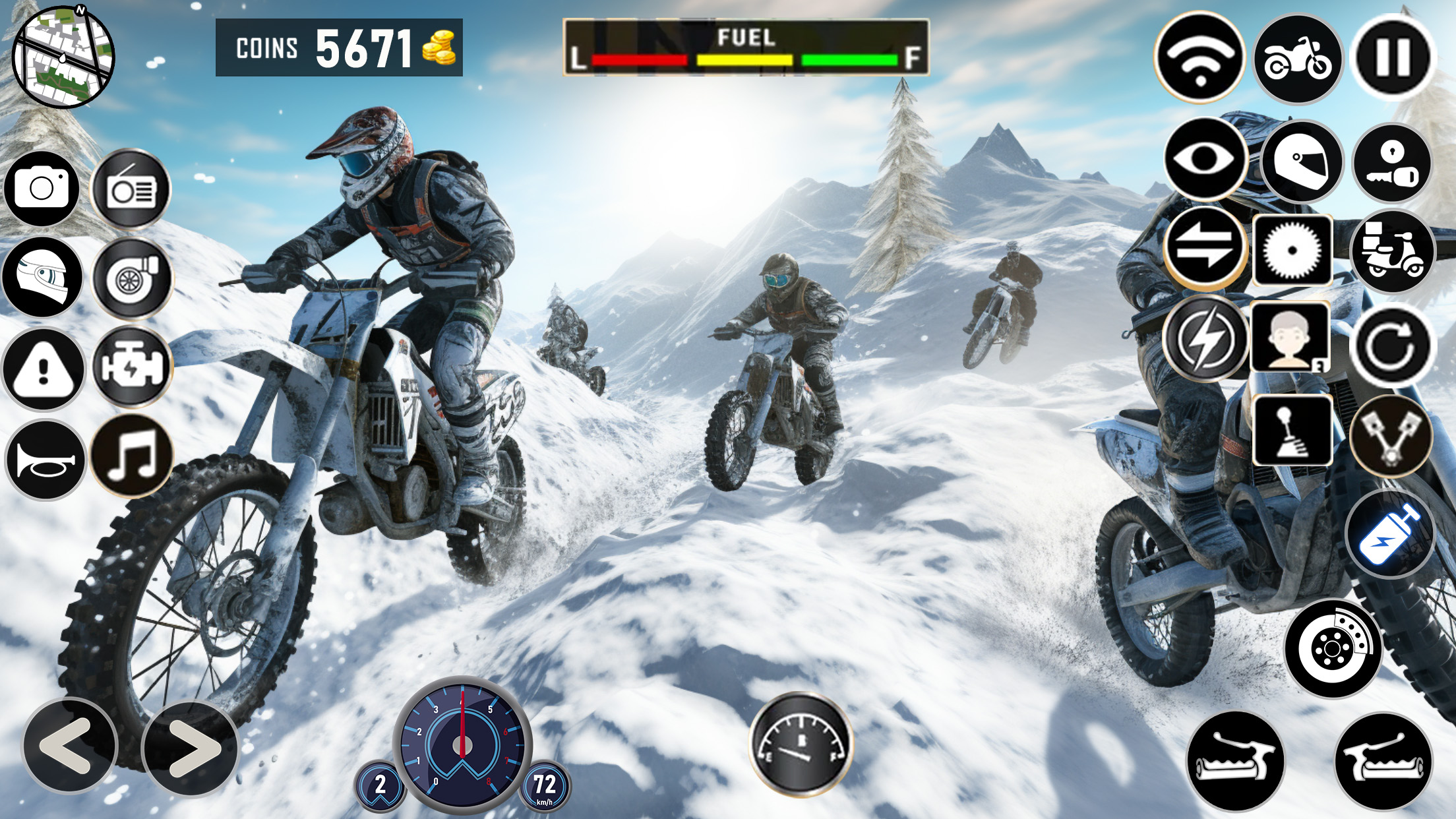Toggle the music note button
Image resolution: width=1456 pixels, height=819 pixels.
[x=131, y=455]
